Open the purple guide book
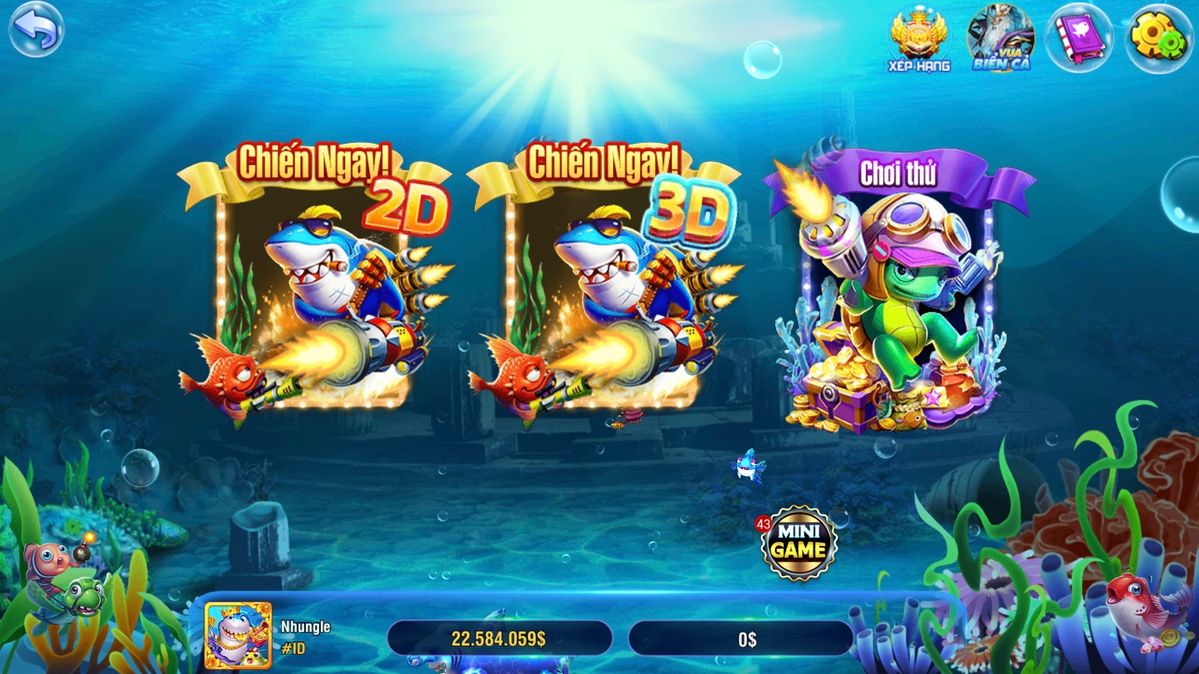The image size is (1199, 674). point(1078,39)
